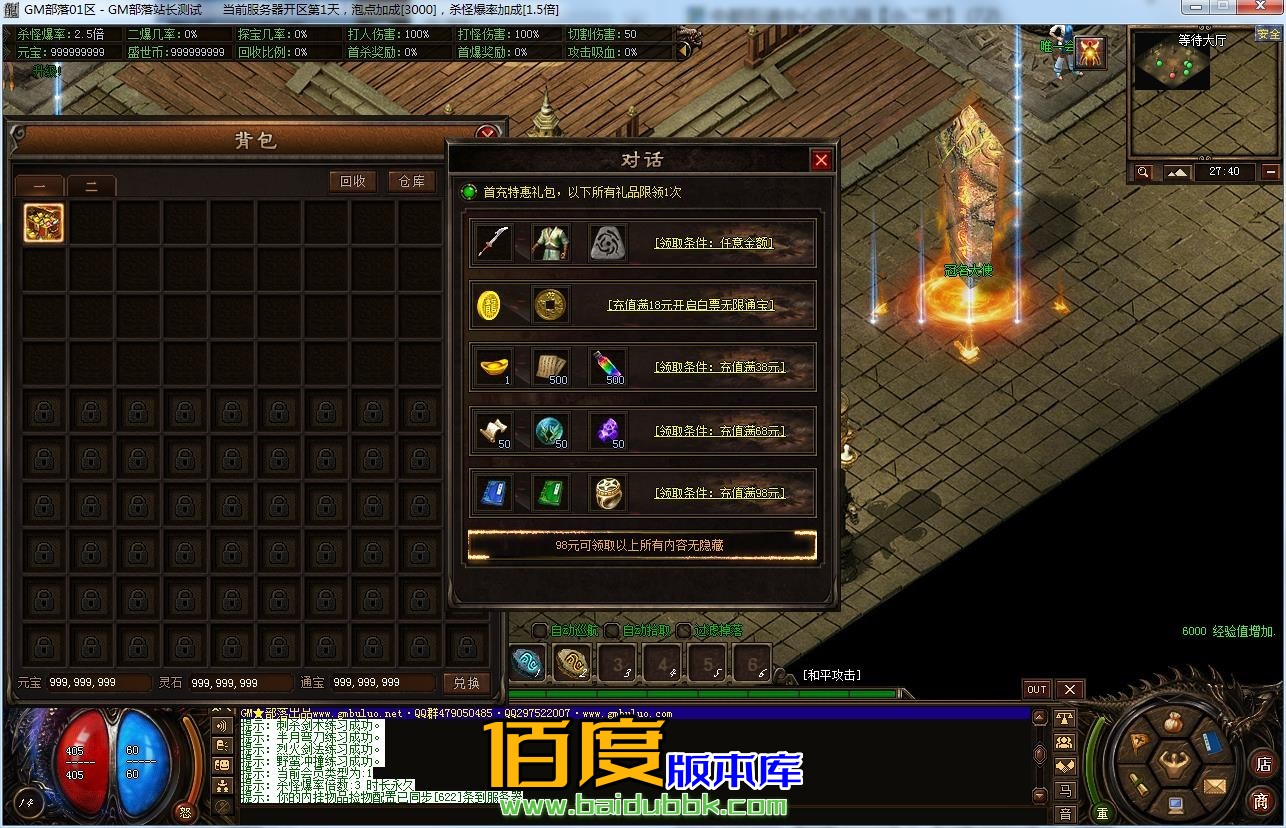This screenshot has width=1286, height=828.
Task: Click the scales icon in the right sidebar
Action: coord(1064,720)
